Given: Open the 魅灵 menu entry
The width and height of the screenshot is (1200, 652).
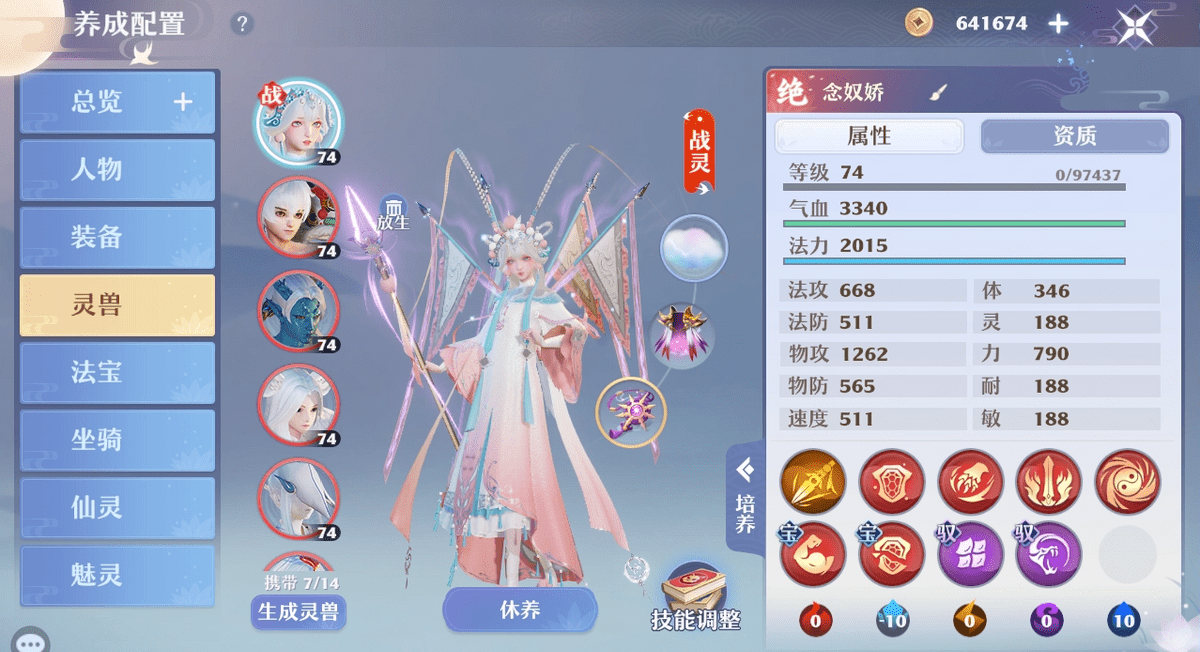Looking at the screenshot, I should (117, 574).
